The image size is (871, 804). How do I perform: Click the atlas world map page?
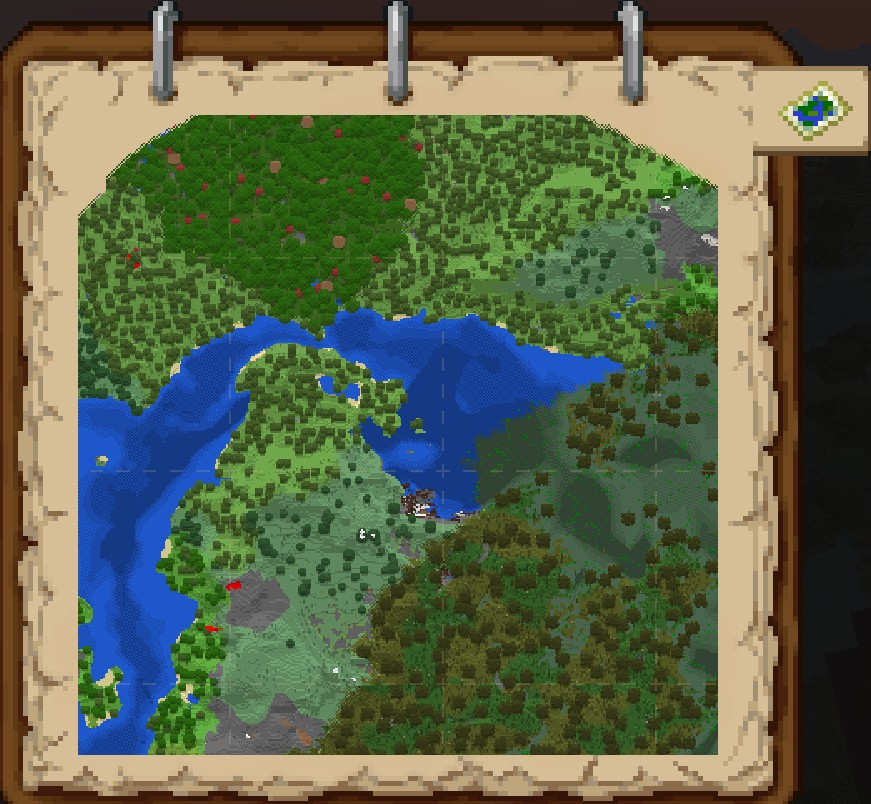398,435
